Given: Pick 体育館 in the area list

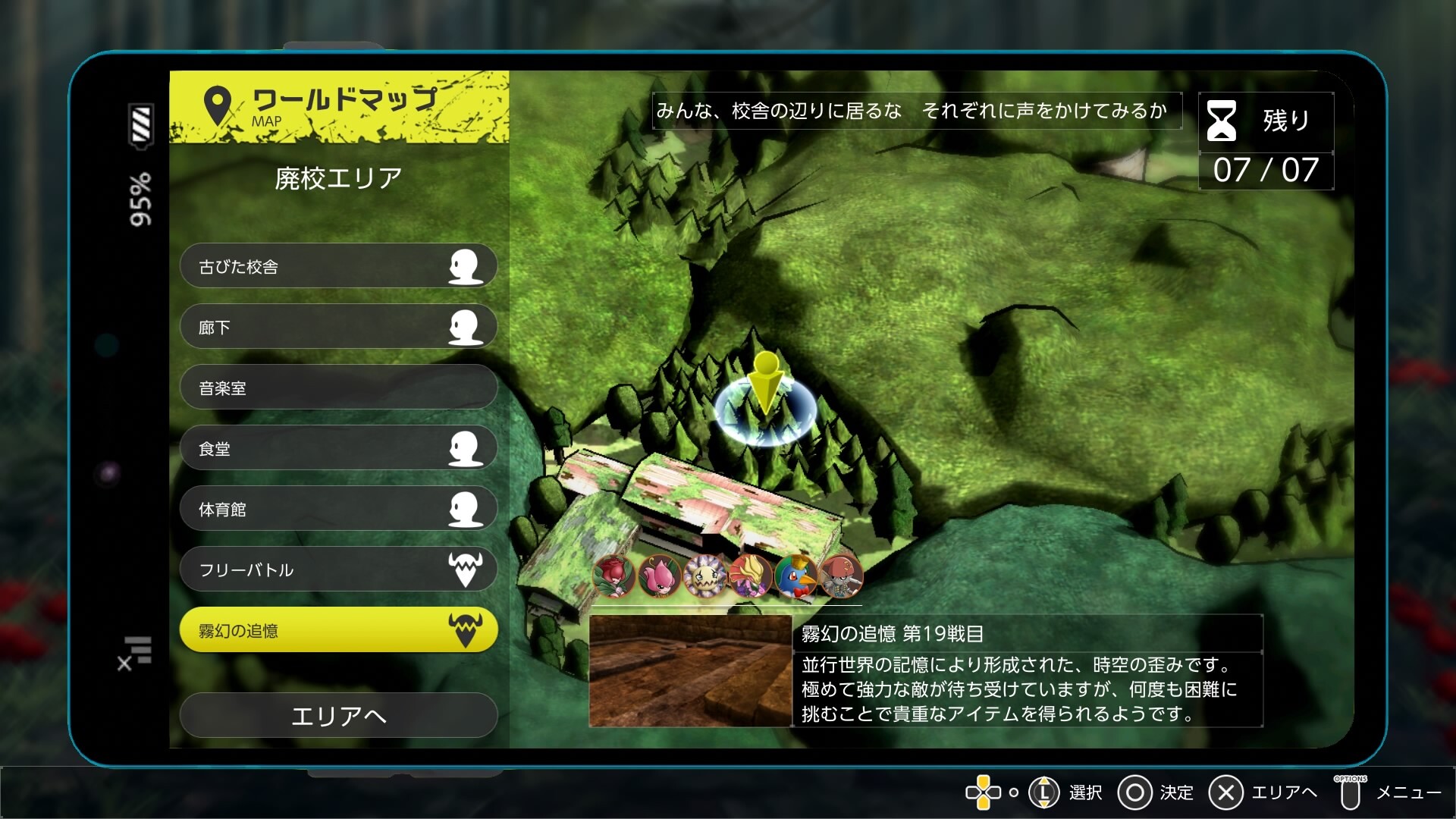Looking at the screenshot, I should click(x=338, y=509).
